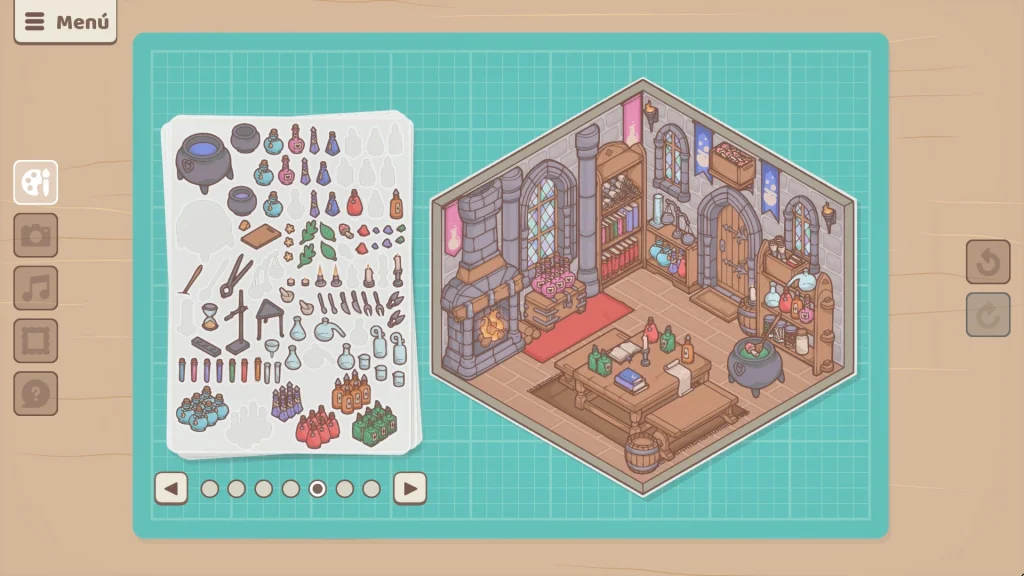Image resolution: width=1024 pixels, height=576 pixels.
Task: Choose the picture frame option
Action: [x=36, y=341]
